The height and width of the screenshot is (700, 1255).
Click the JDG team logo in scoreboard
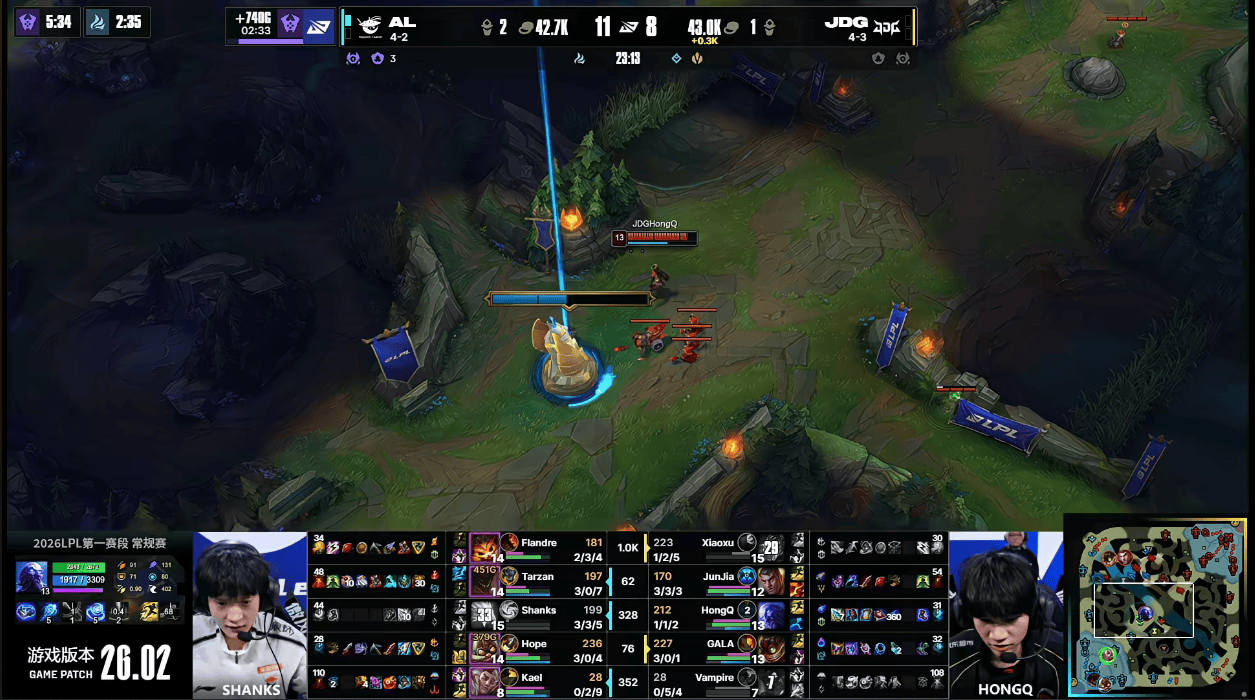pos(888,27)
